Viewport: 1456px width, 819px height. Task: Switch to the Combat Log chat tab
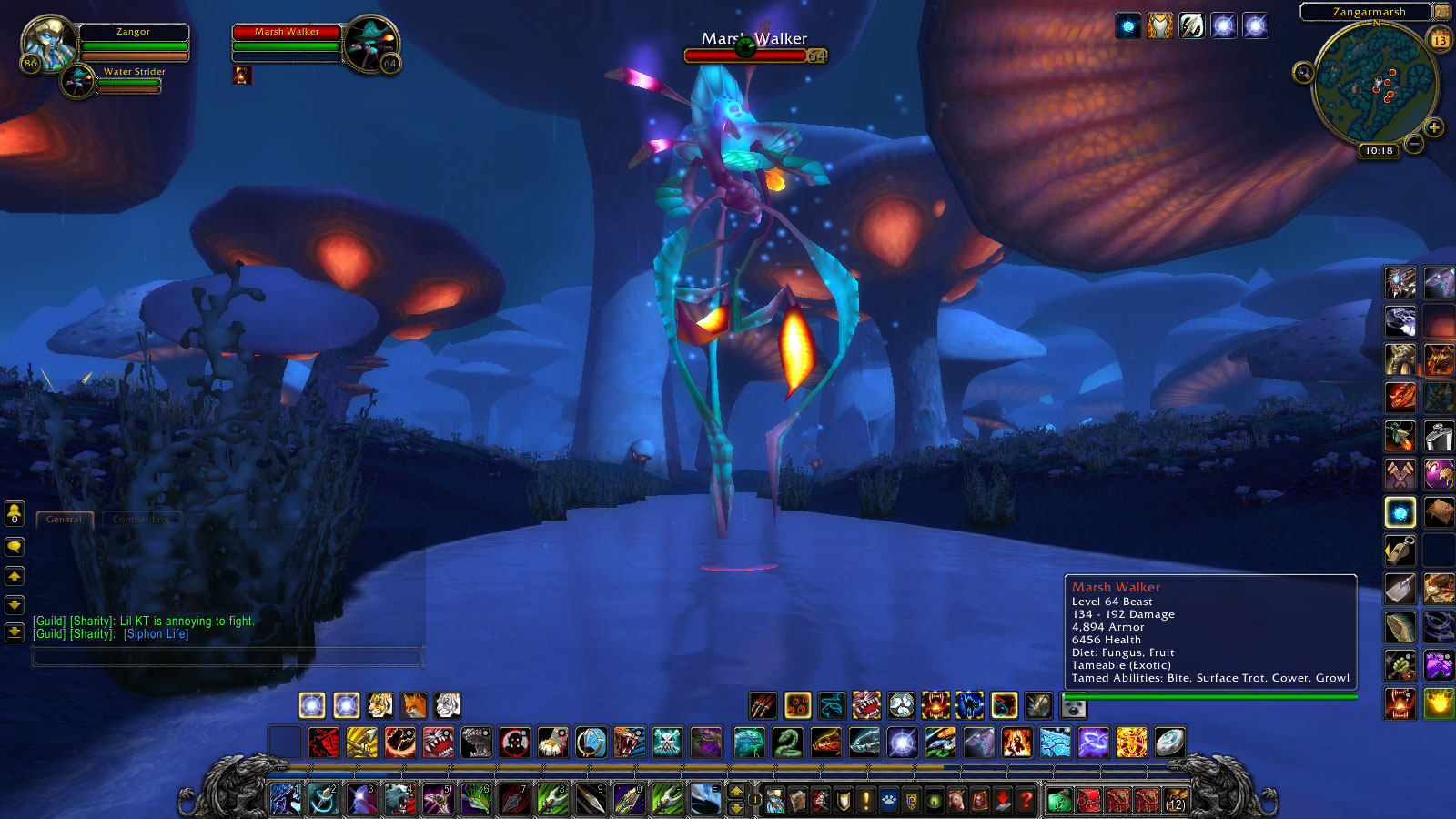tap(141, 520)
